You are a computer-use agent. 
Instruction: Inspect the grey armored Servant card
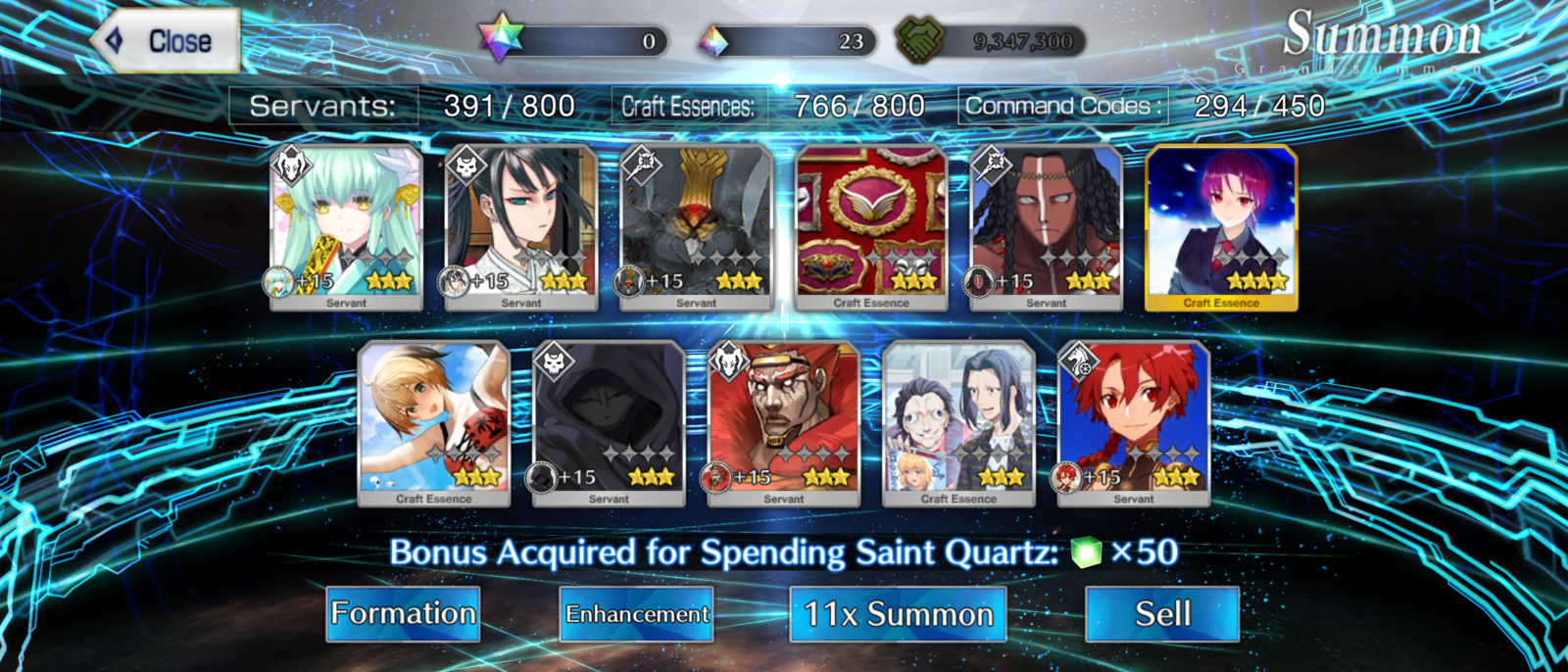click(x=697, y=227)
